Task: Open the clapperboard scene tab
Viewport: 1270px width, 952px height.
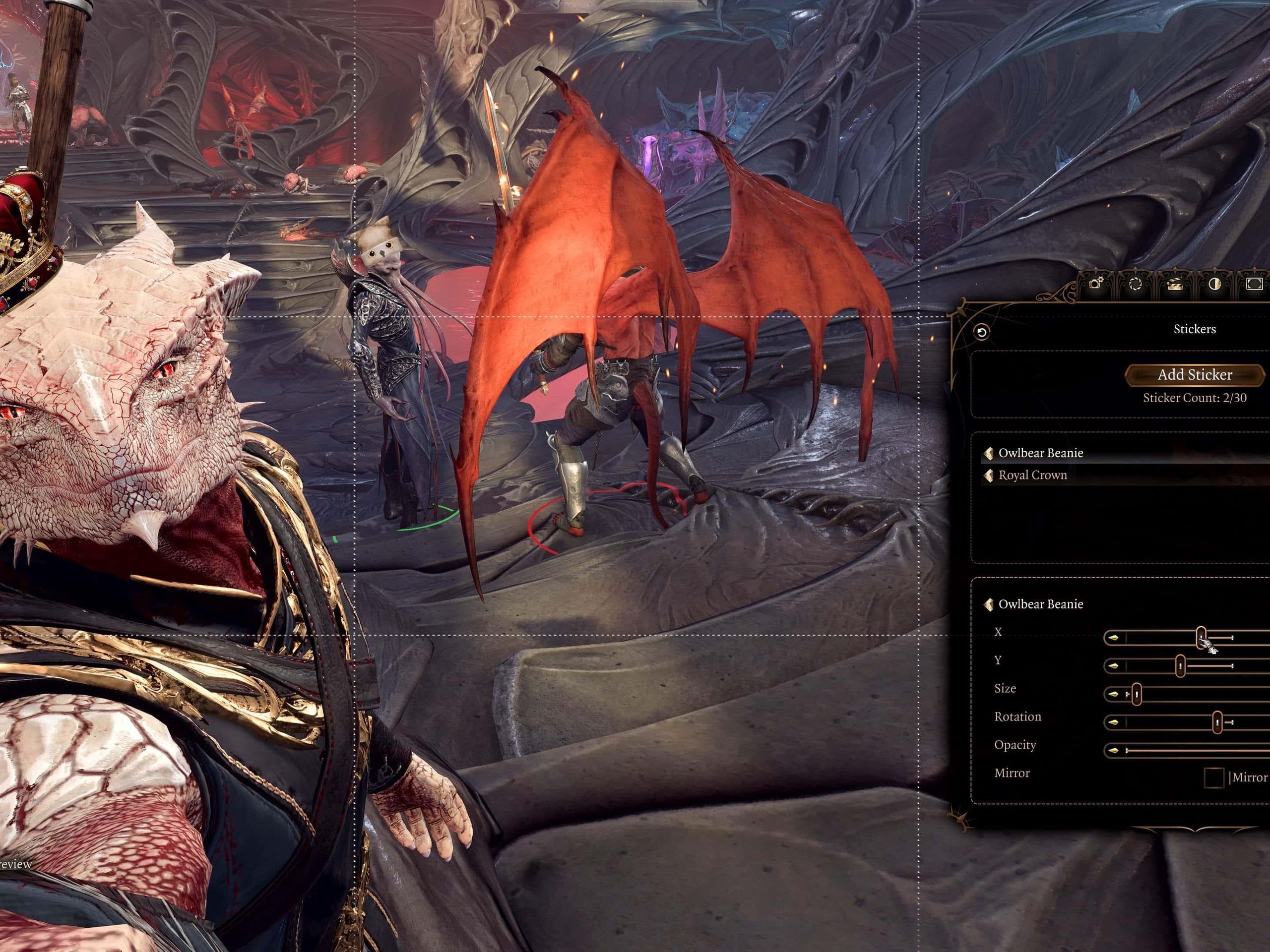Action: pos(1175,284)
